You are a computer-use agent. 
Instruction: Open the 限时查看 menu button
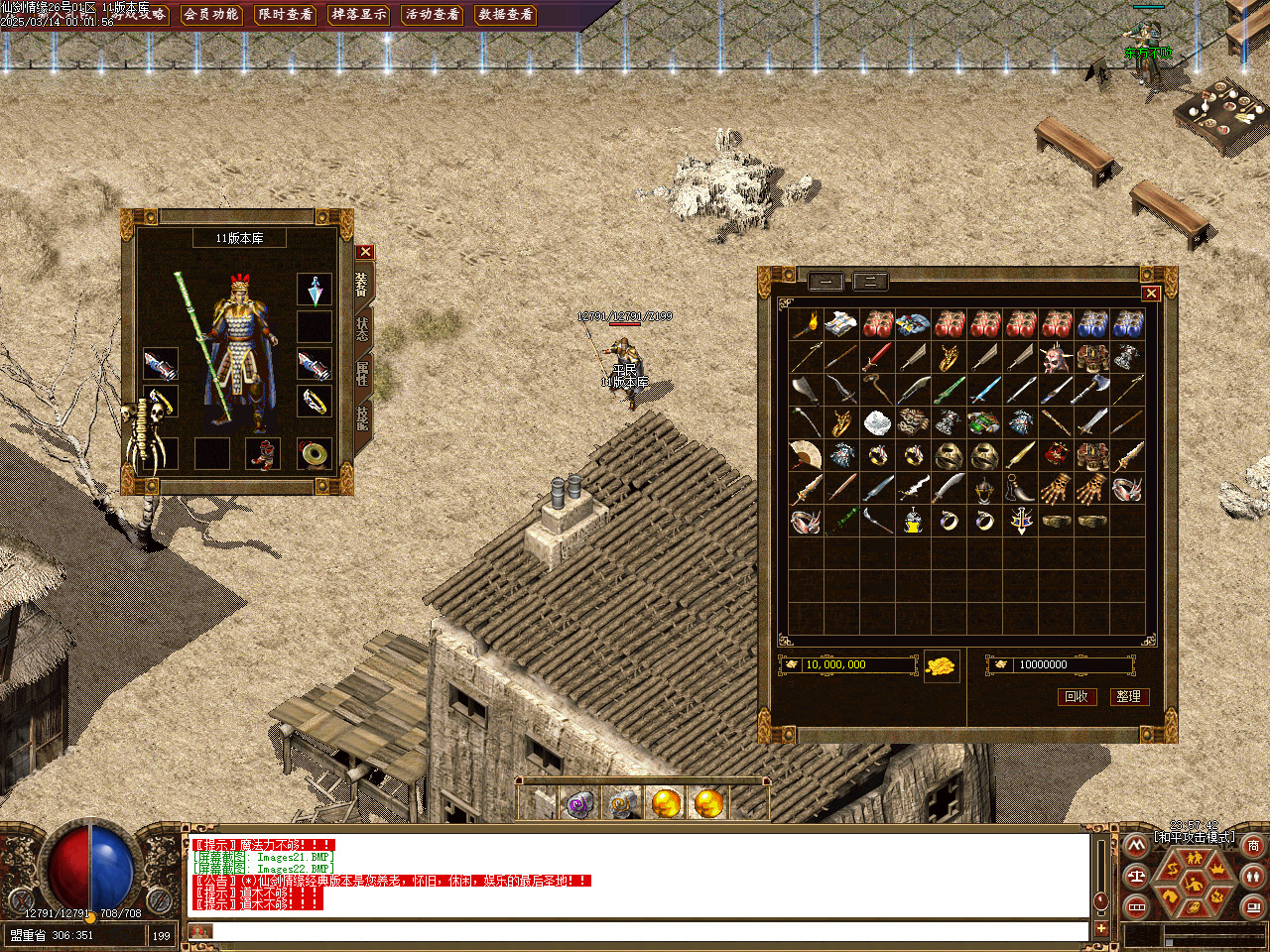tap(285, 14)
